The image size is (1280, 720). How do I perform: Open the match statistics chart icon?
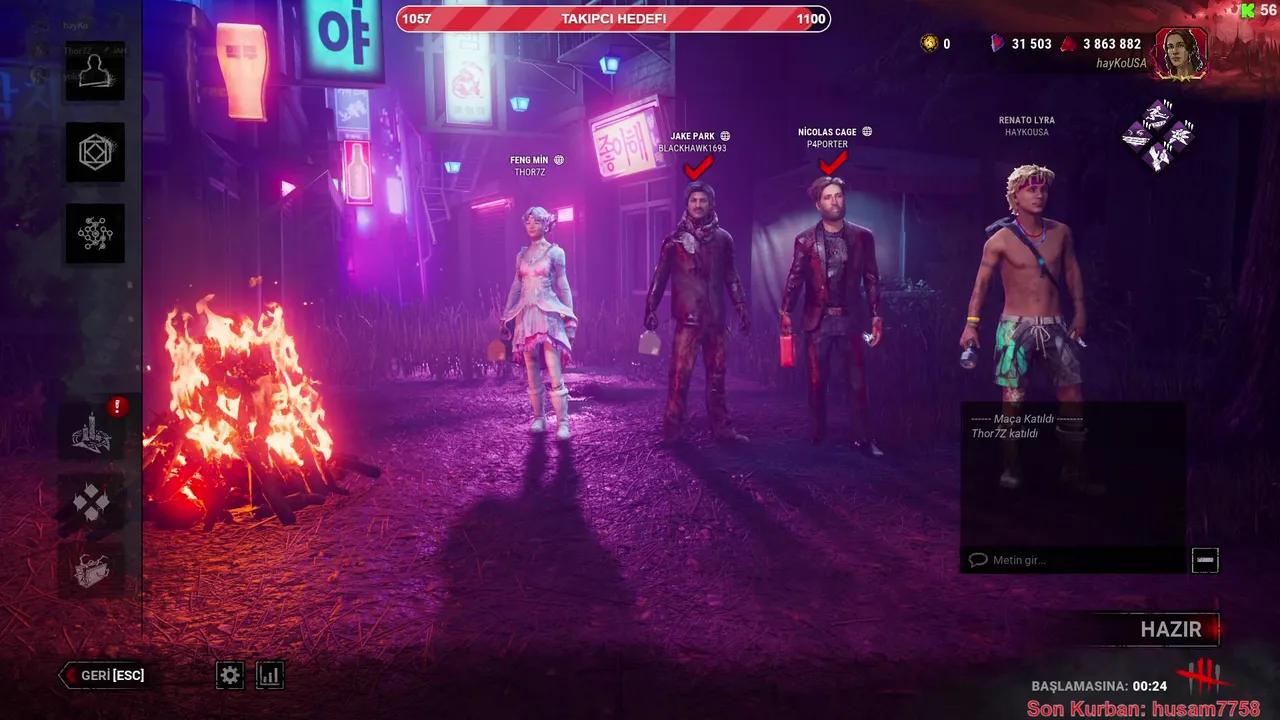pos(268,675)
